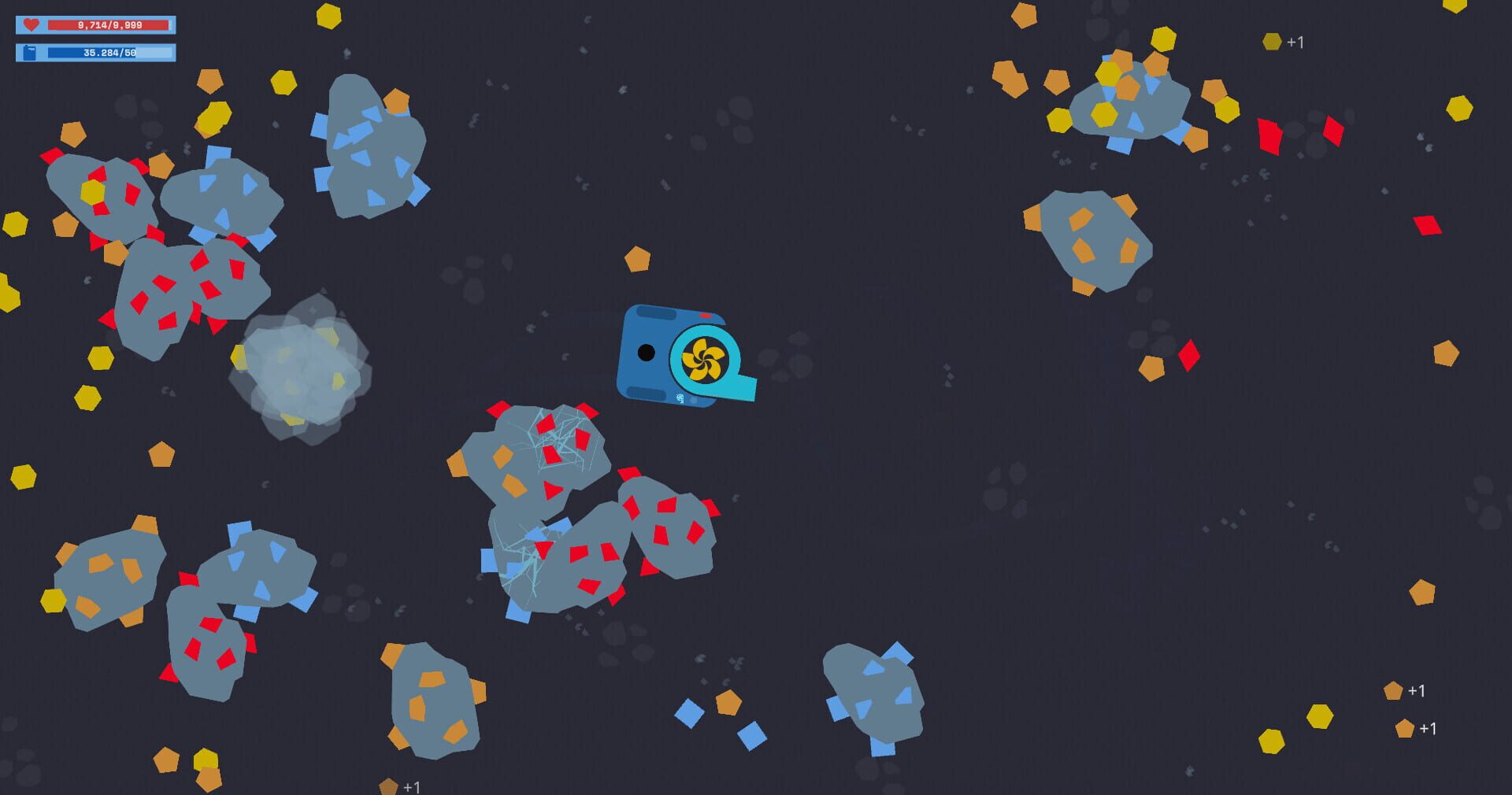Click the red indicator light on the ship

pyautogui.click(x=705, y=314)
